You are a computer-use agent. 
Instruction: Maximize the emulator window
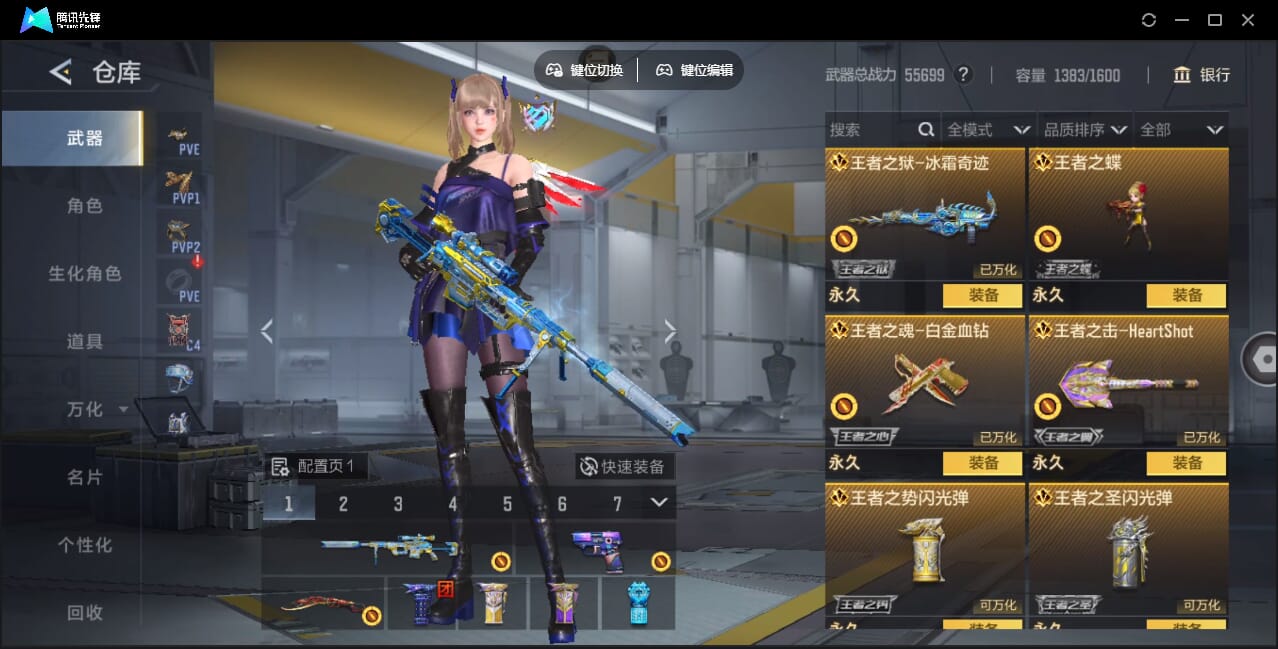pos(1215,20)
